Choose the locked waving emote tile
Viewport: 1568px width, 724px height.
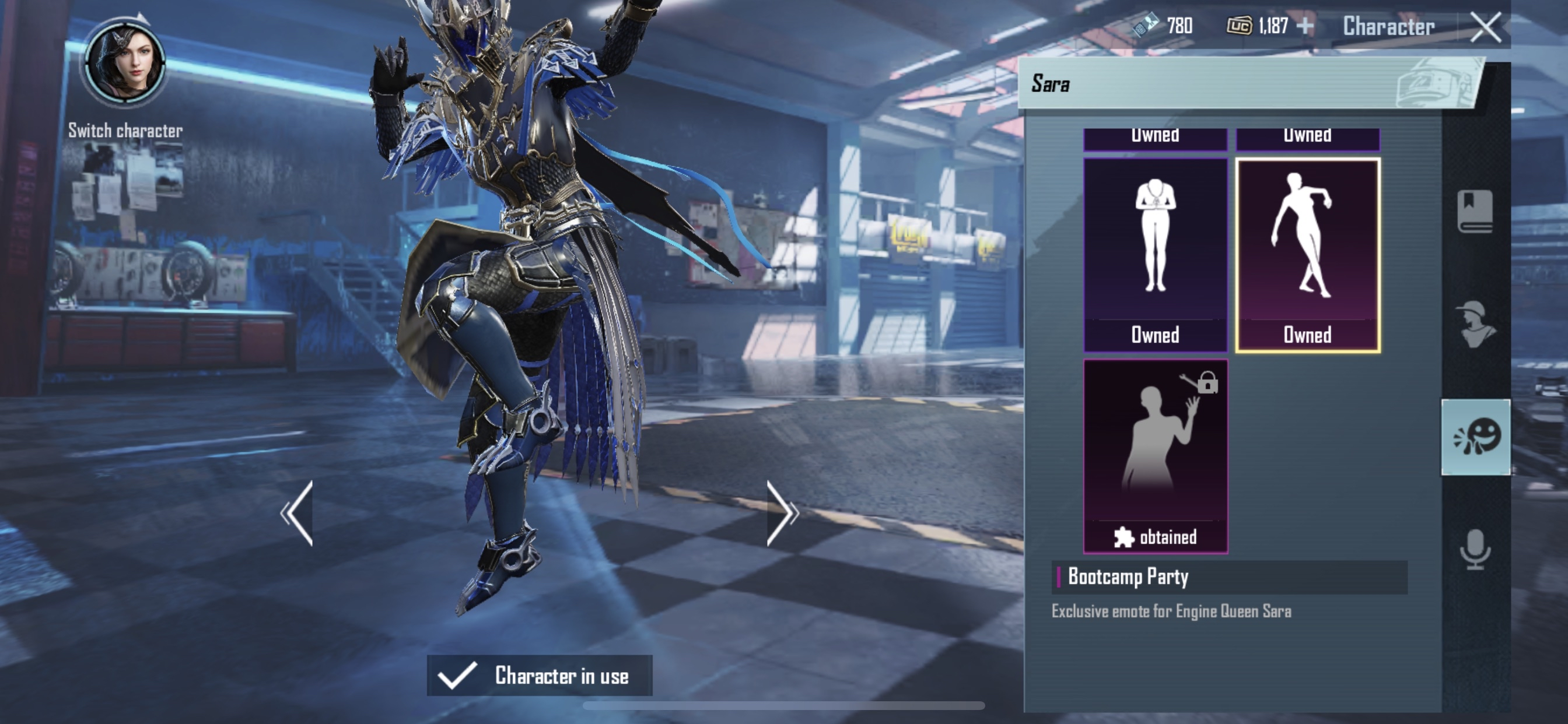coord(1154,455)
